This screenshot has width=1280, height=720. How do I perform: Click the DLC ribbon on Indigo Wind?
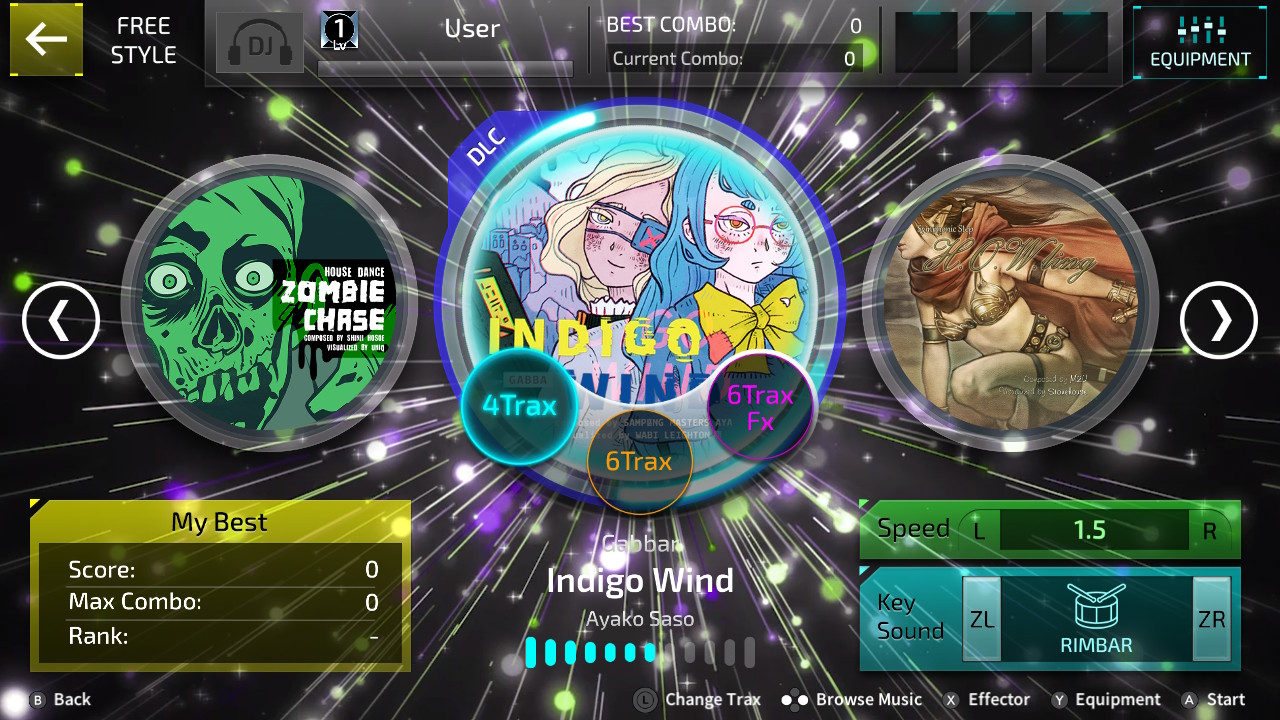pos(485,143)
